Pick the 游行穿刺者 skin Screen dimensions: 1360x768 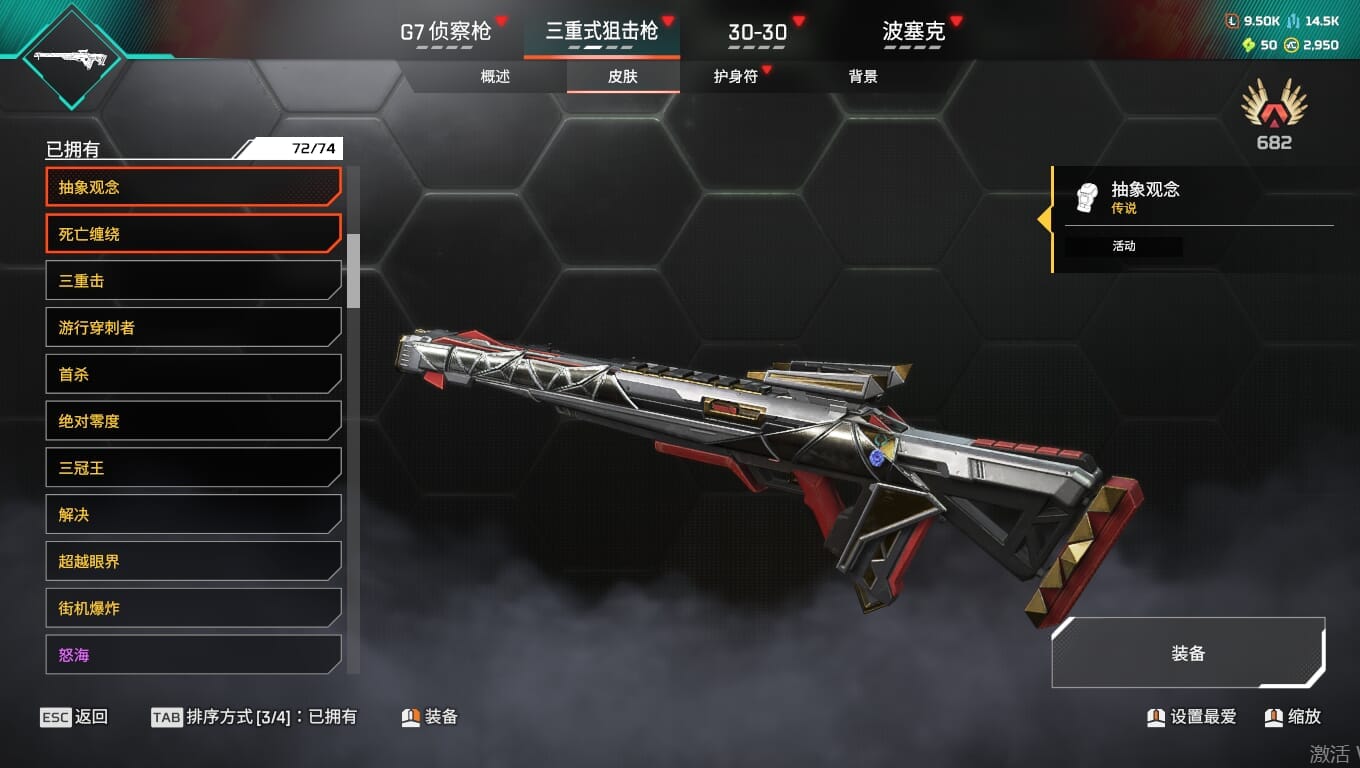click(x=193, y=328)
